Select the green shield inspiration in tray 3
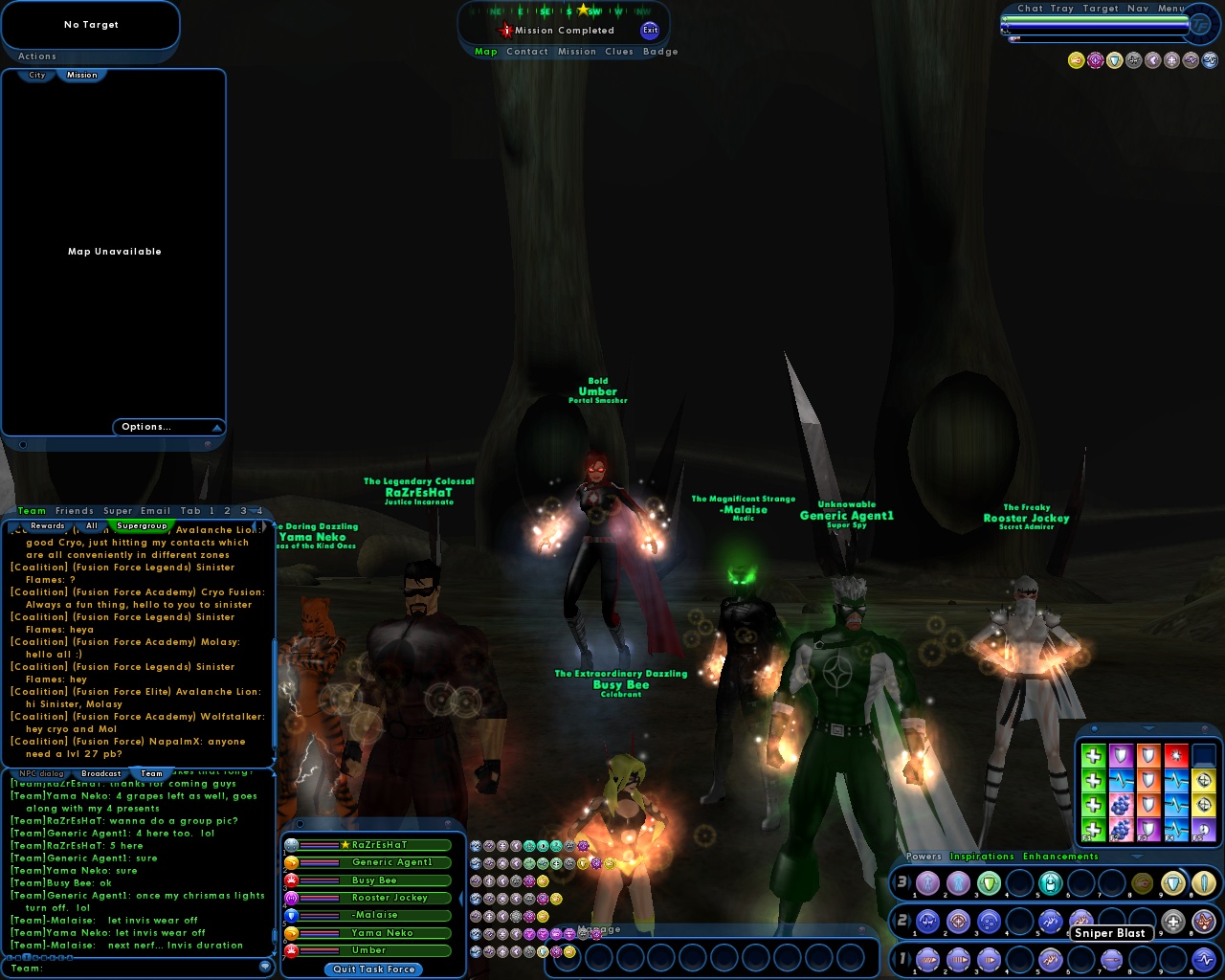The image size is (1225, 980). pyautogui.click(x=991, y=883)
